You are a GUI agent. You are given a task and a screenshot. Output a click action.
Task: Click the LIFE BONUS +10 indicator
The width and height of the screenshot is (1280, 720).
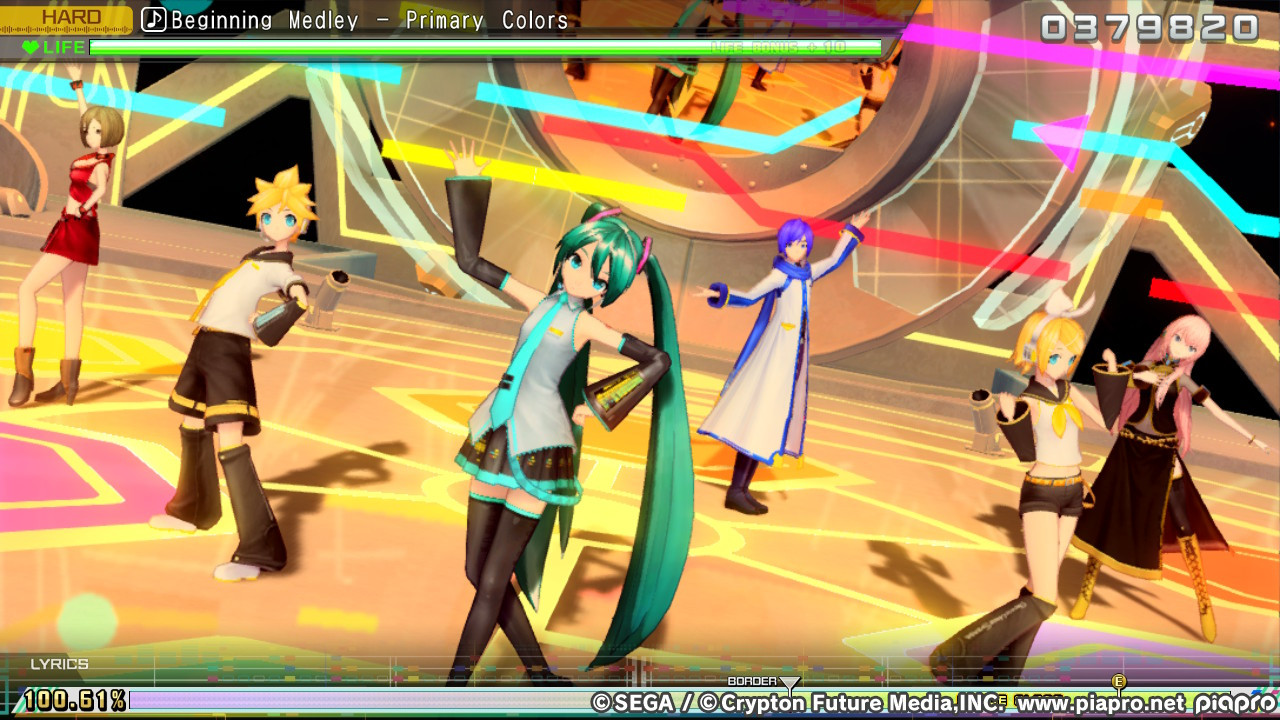tap(789, 47)
